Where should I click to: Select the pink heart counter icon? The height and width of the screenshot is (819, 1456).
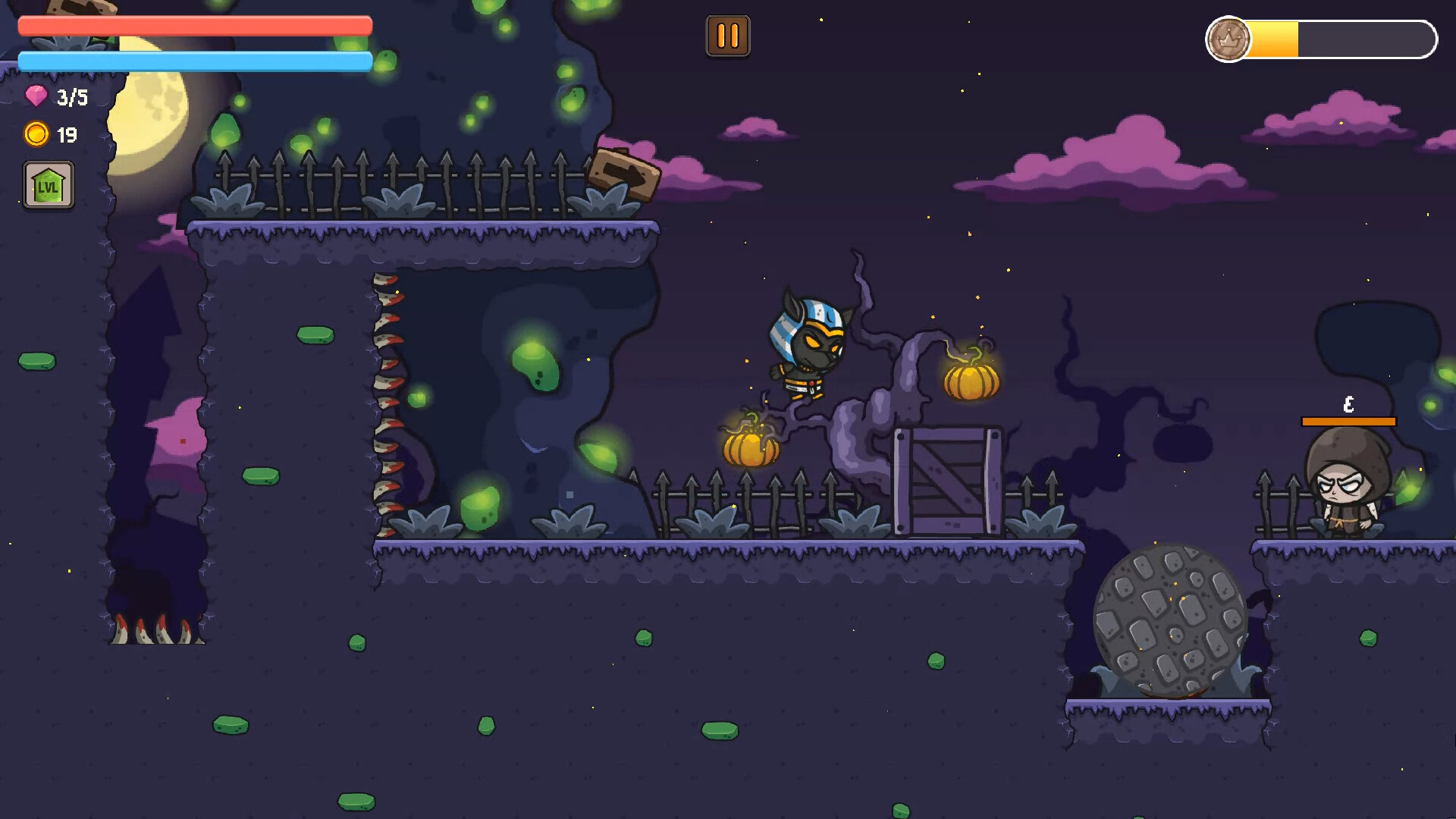[34, 96]
